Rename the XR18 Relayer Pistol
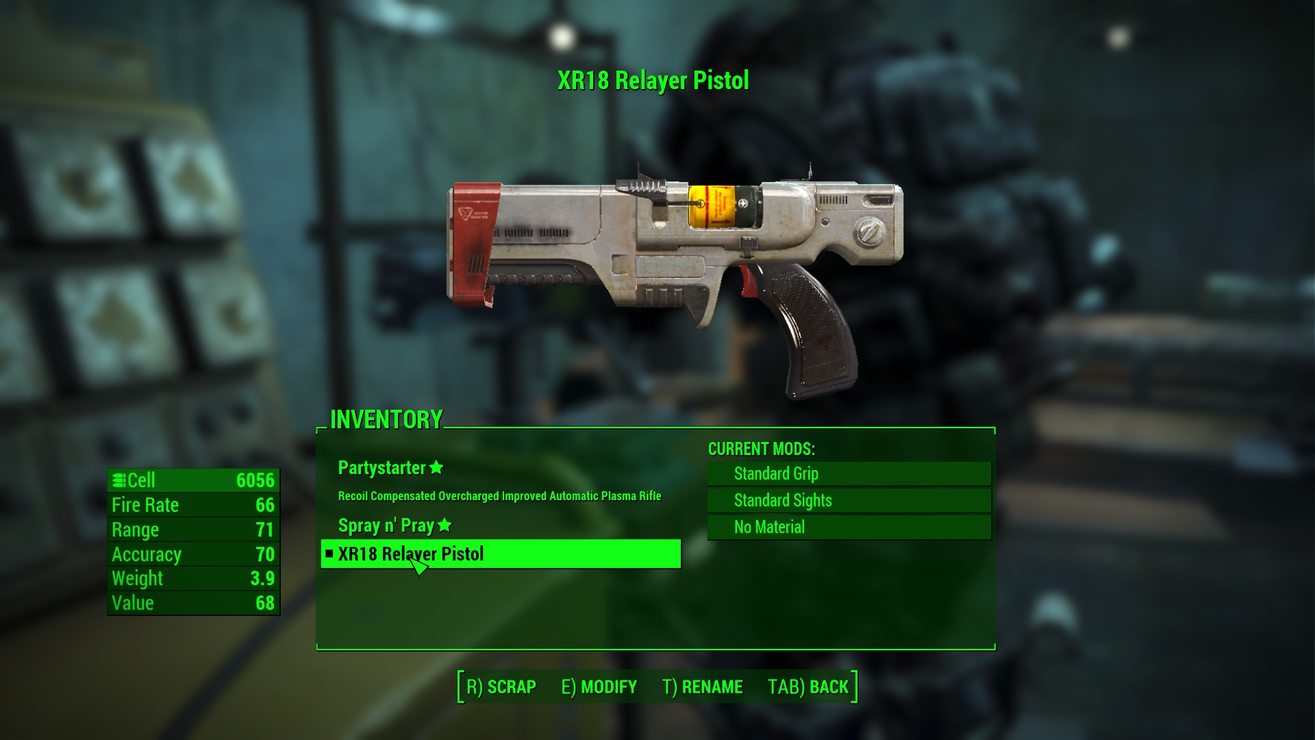 702,687
